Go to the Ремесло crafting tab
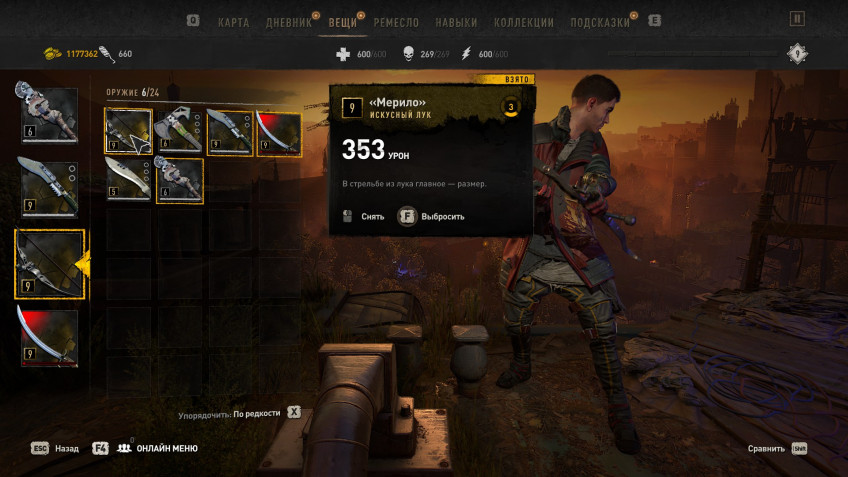Screen dimensions: 848x477 tap(396, 22)
